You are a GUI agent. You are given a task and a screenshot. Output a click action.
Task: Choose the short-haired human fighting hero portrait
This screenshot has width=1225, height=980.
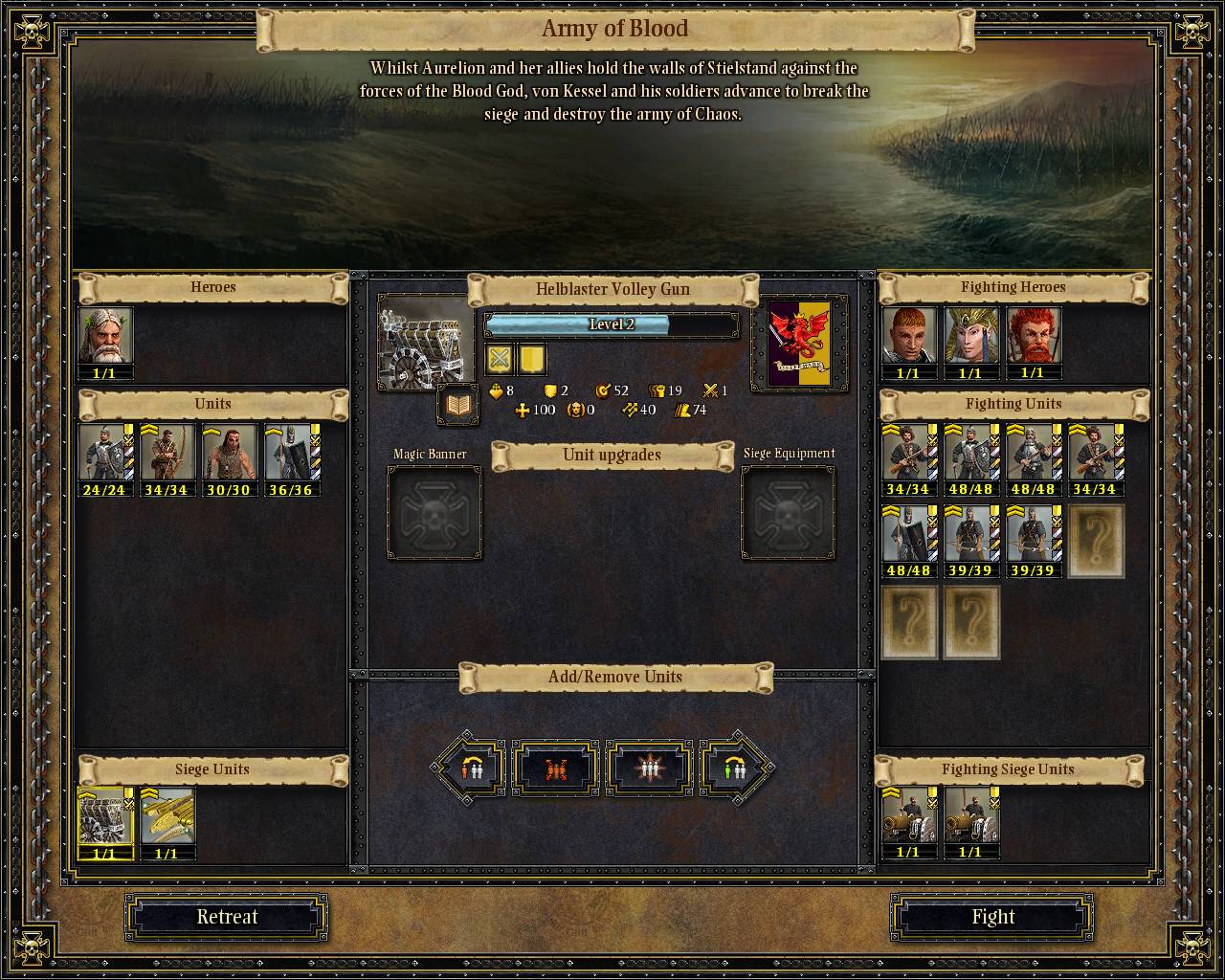[908, 336]
